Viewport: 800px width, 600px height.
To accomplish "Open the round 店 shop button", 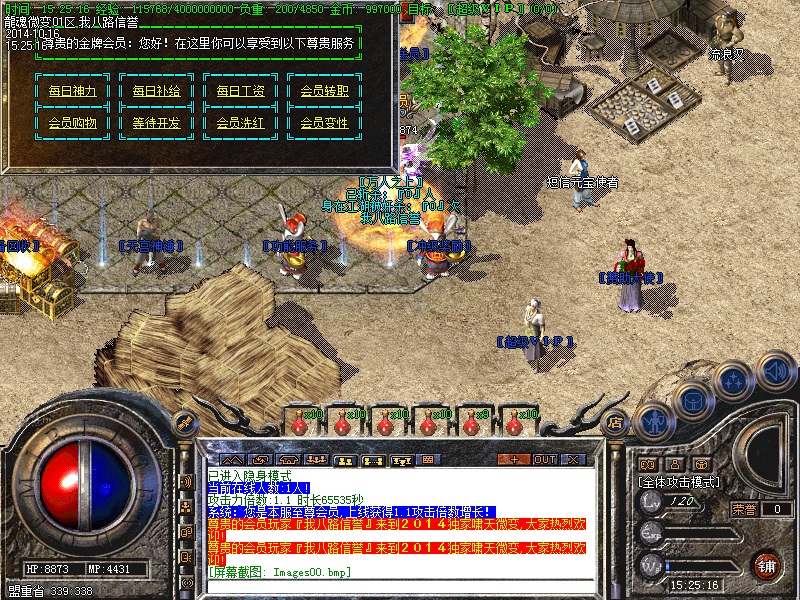I will tap(616, 423).
